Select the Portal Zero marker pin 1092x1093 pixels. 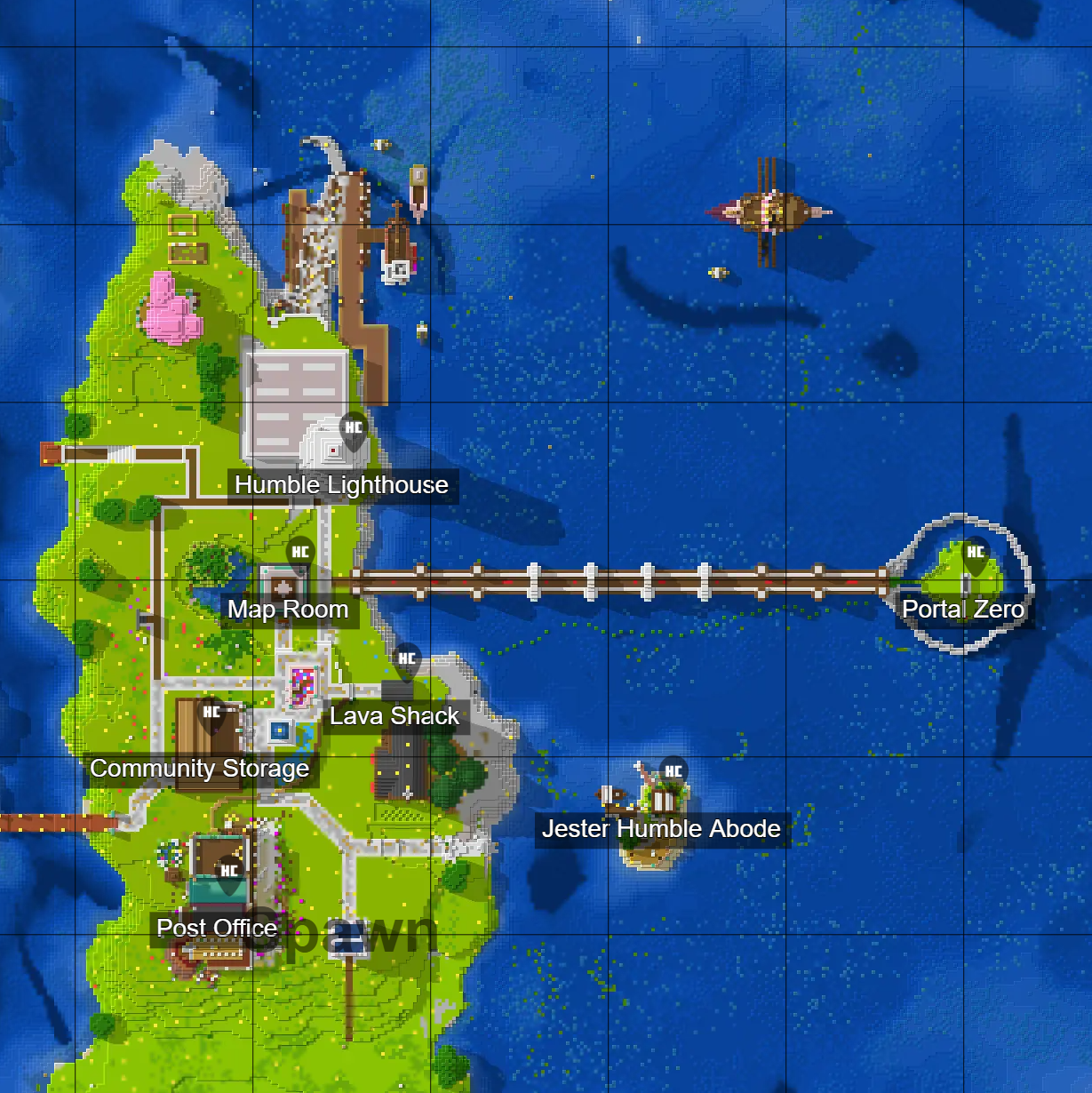[976, 554]
